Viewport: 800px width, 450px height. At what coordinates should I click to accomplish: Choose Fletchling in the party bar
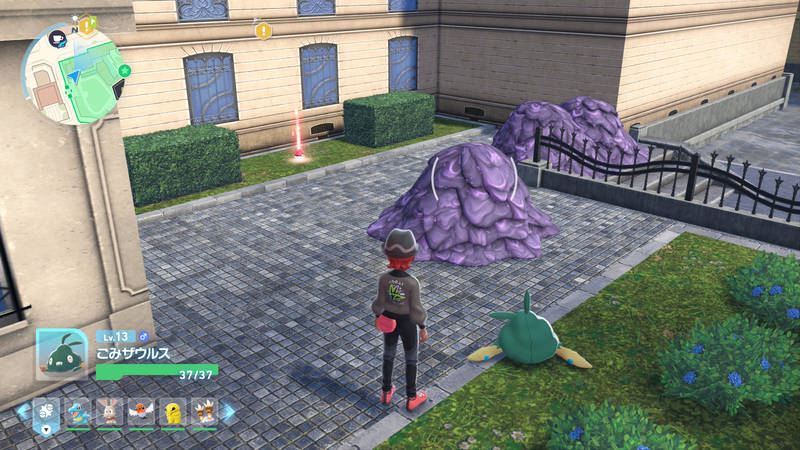pyautogui.click(x=141, y=411)
